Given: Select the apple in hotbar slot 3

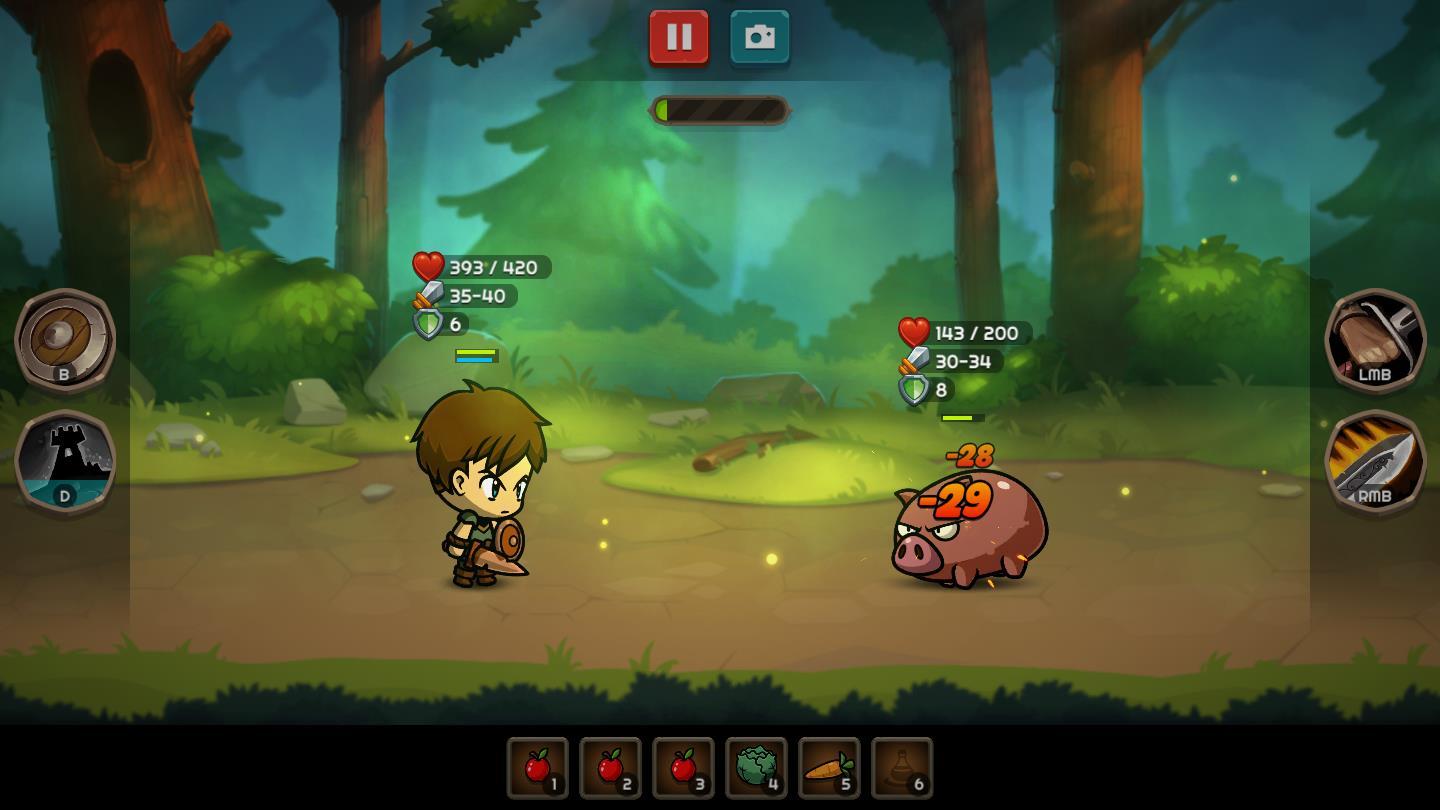Looking at the screenshot, I should [683, 768].
